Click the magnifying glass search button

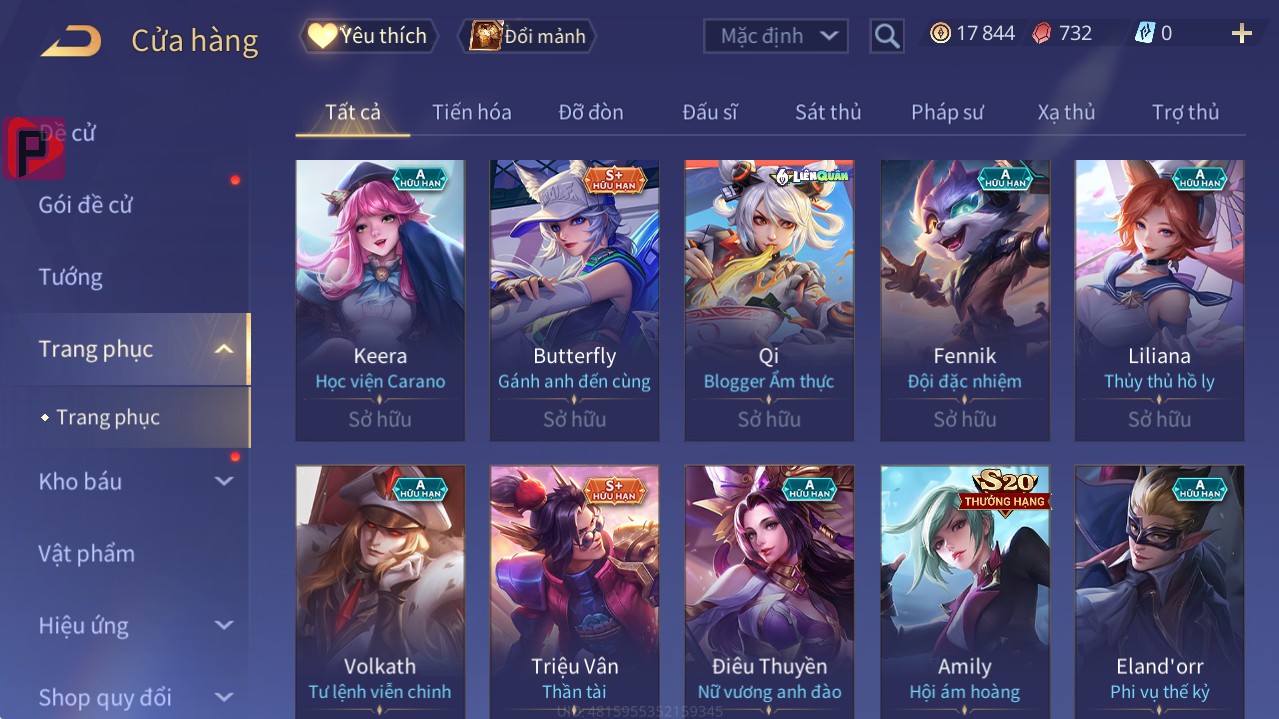coord(886,36)
